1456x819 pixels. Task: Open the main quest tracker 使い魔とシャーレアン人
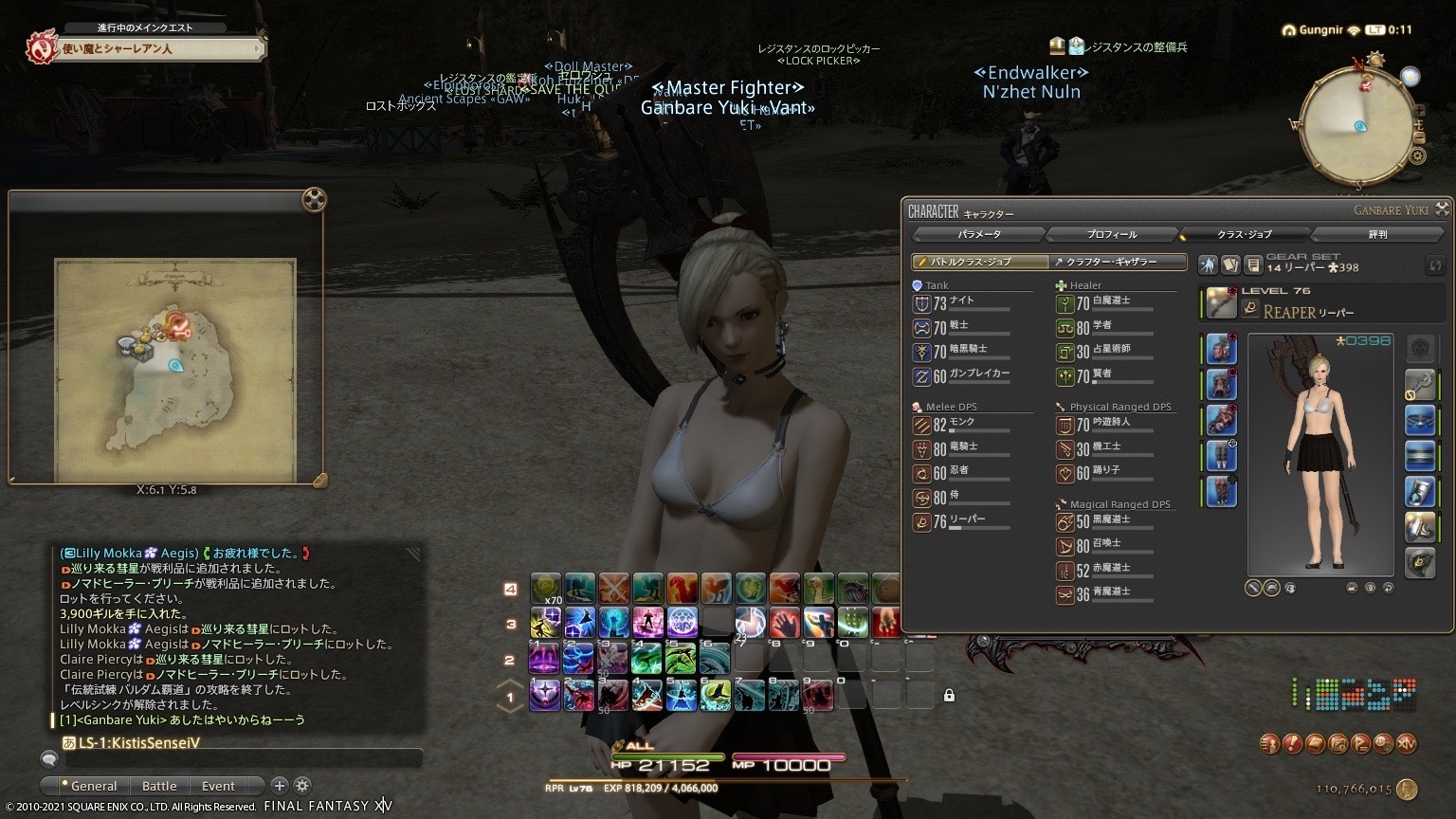pos(144,48)
